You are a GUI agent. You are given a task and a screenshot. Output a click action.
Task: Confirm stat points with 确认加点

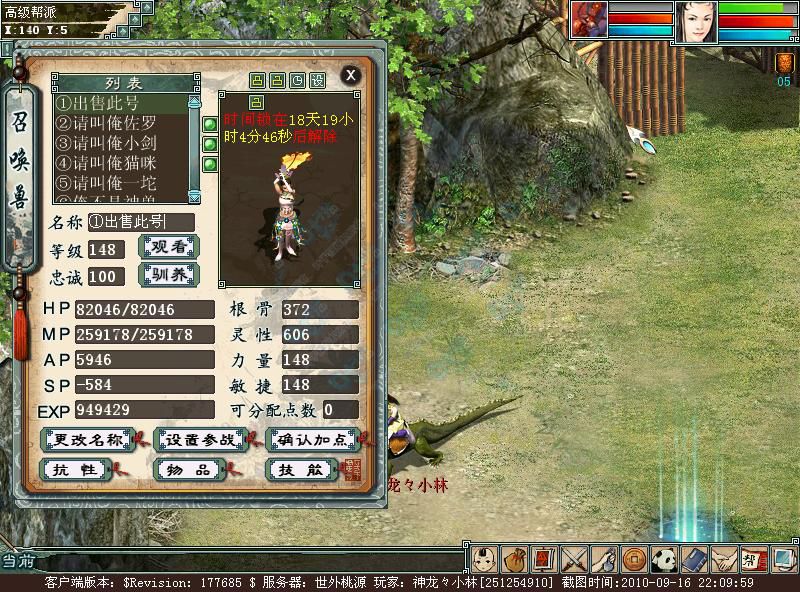[314, 440]
